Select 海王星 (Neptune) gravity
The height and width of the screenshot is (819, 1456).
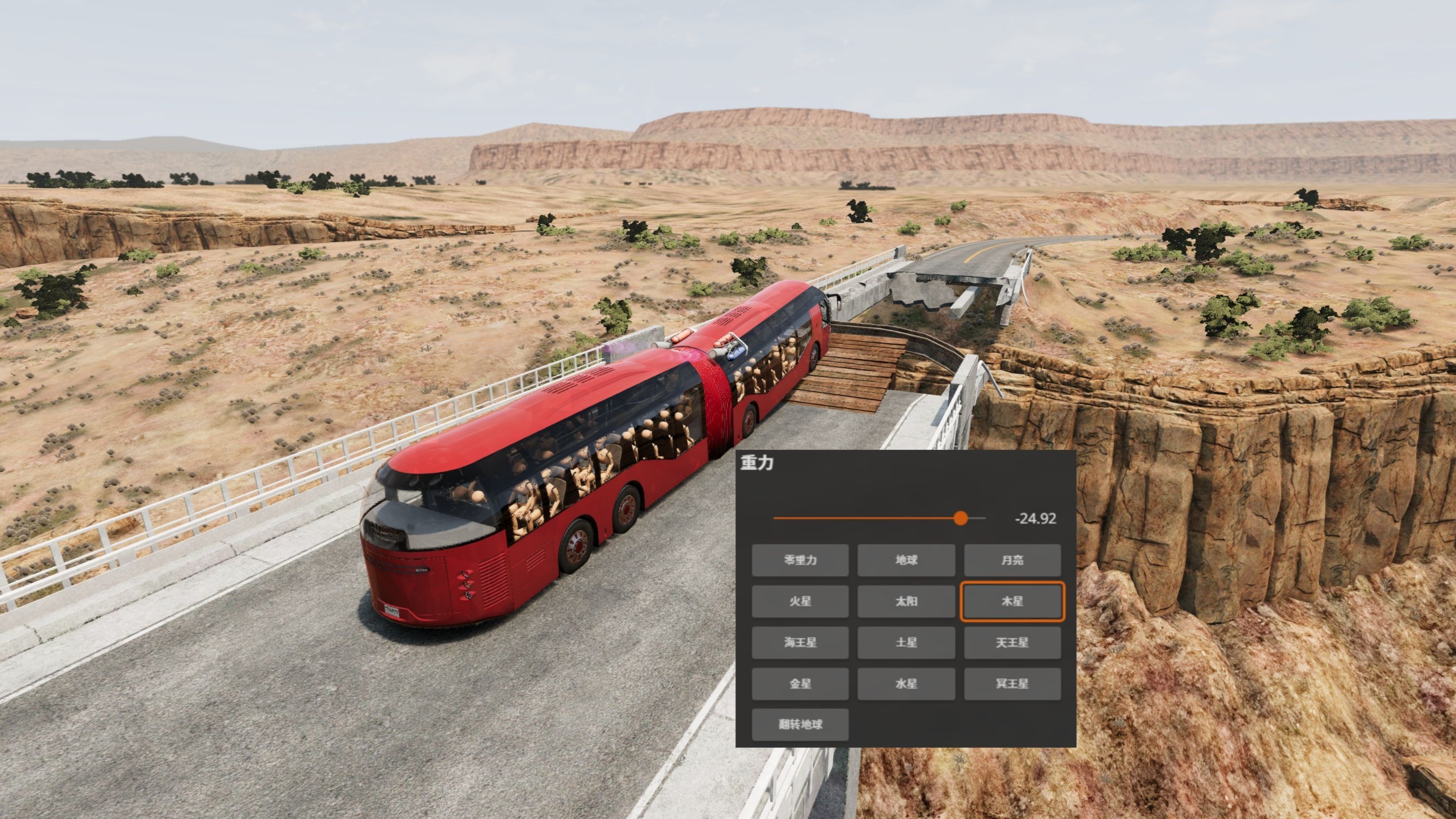tap(800, 643)
